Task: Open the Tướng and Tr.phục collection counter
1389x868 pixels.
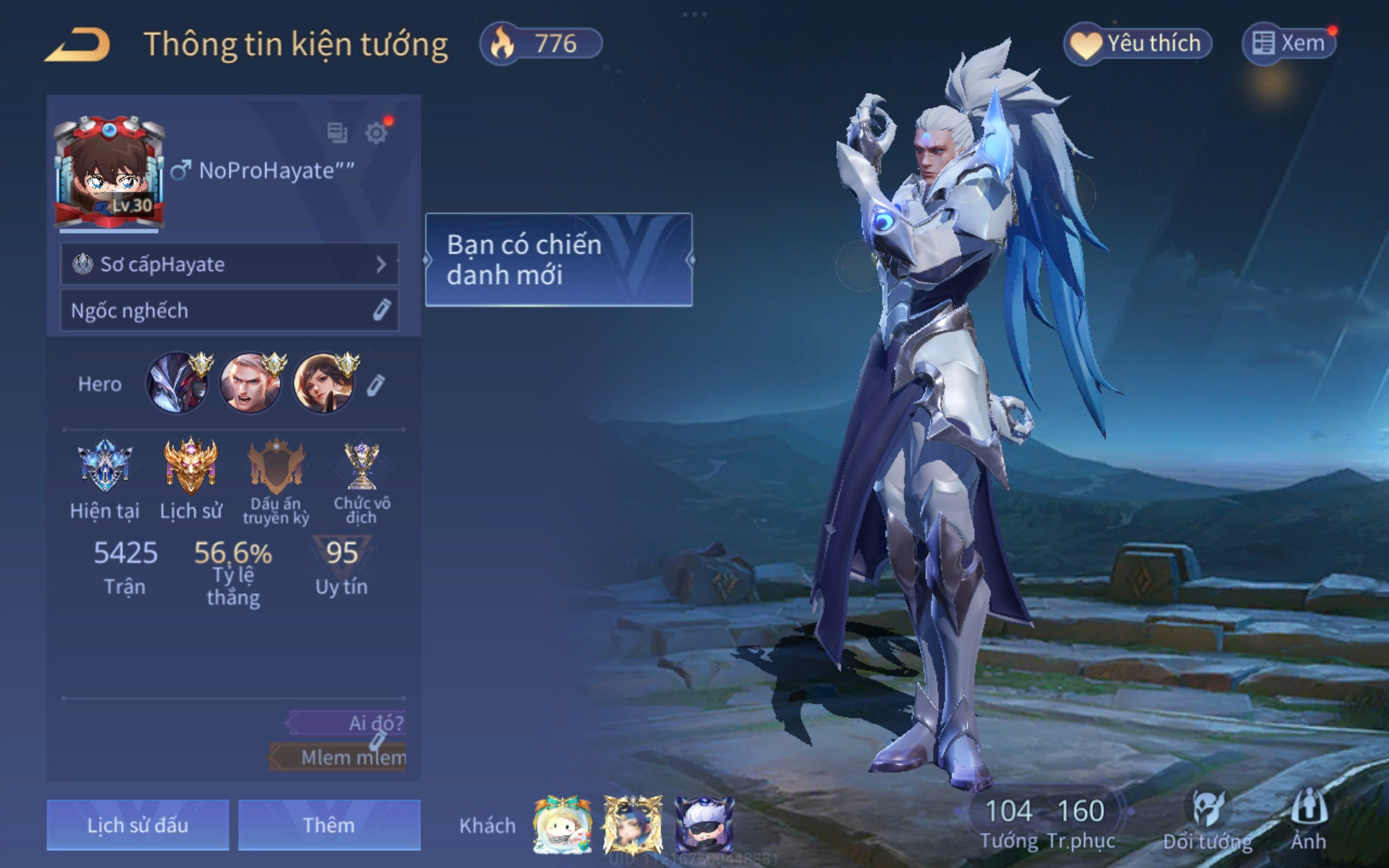Action: [1045, 822]
